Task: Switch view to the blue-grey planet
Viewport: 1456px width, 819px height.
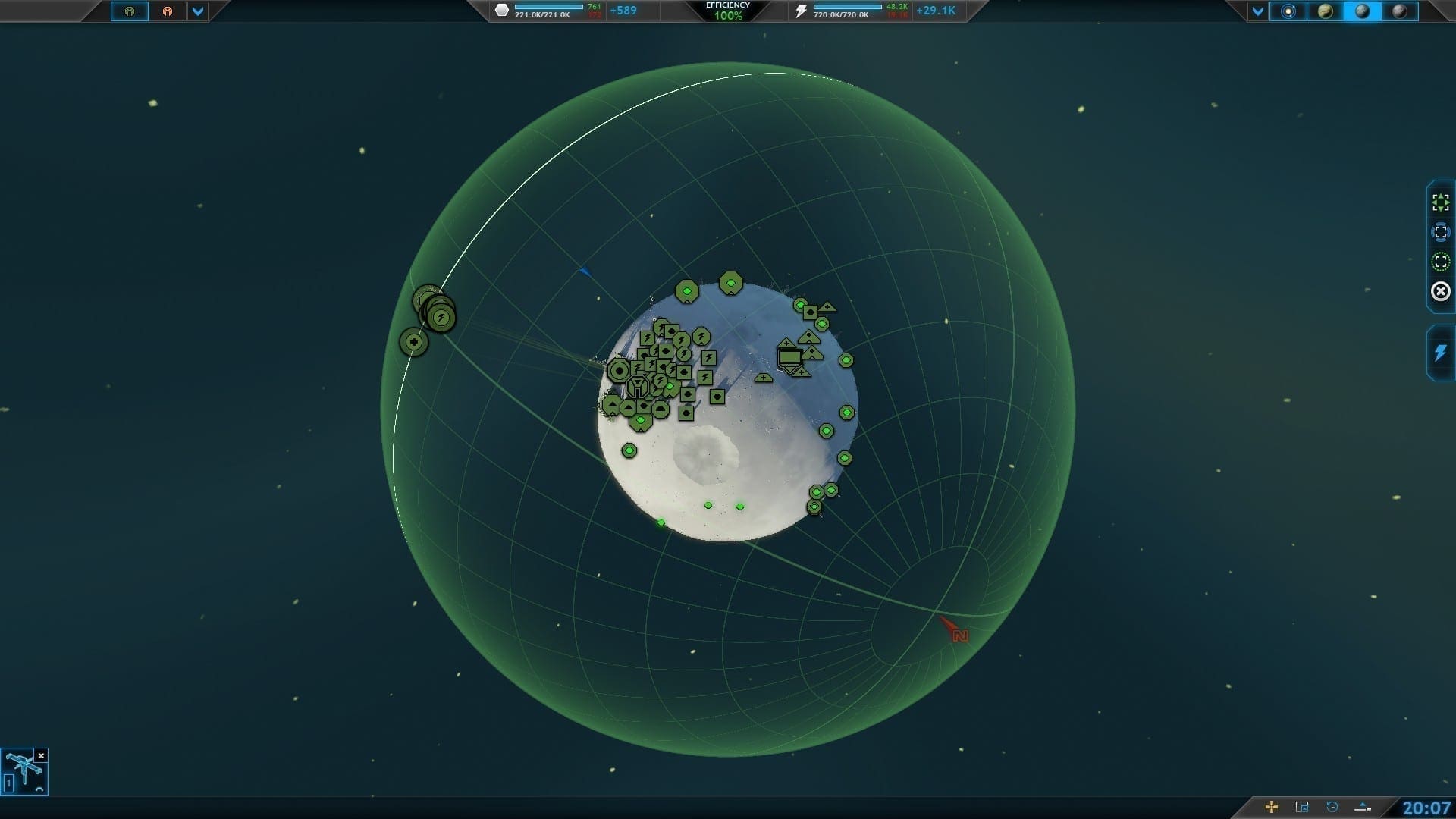Action: [x=1362, y=11]
